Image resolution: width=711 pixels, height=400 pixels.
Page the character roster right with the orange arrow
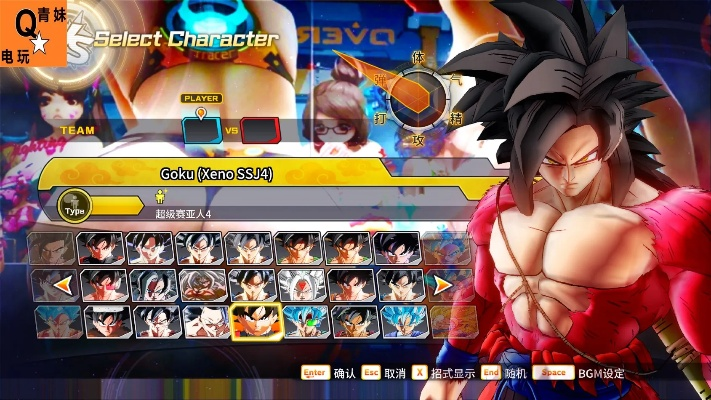click(x=439, y=286)
